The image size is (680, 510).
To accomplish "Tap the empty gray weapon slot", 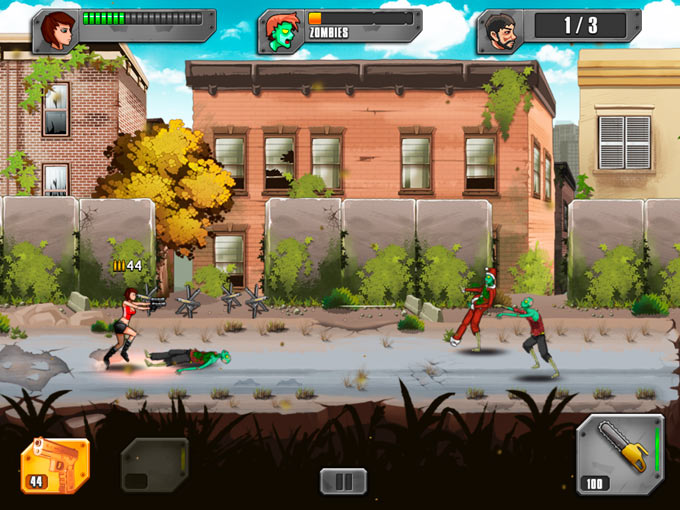I will coord(155,465).
